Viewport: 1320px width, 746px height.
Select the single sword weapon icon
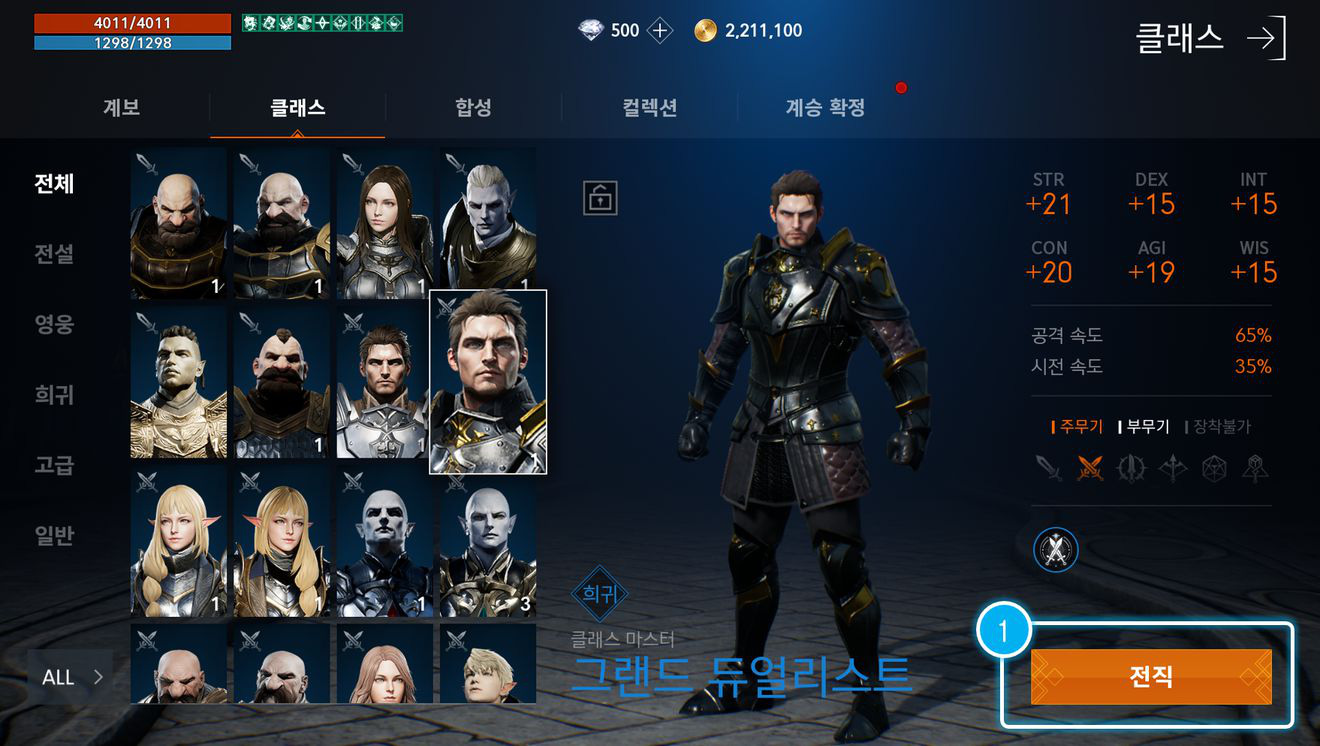click(1049, 467)
